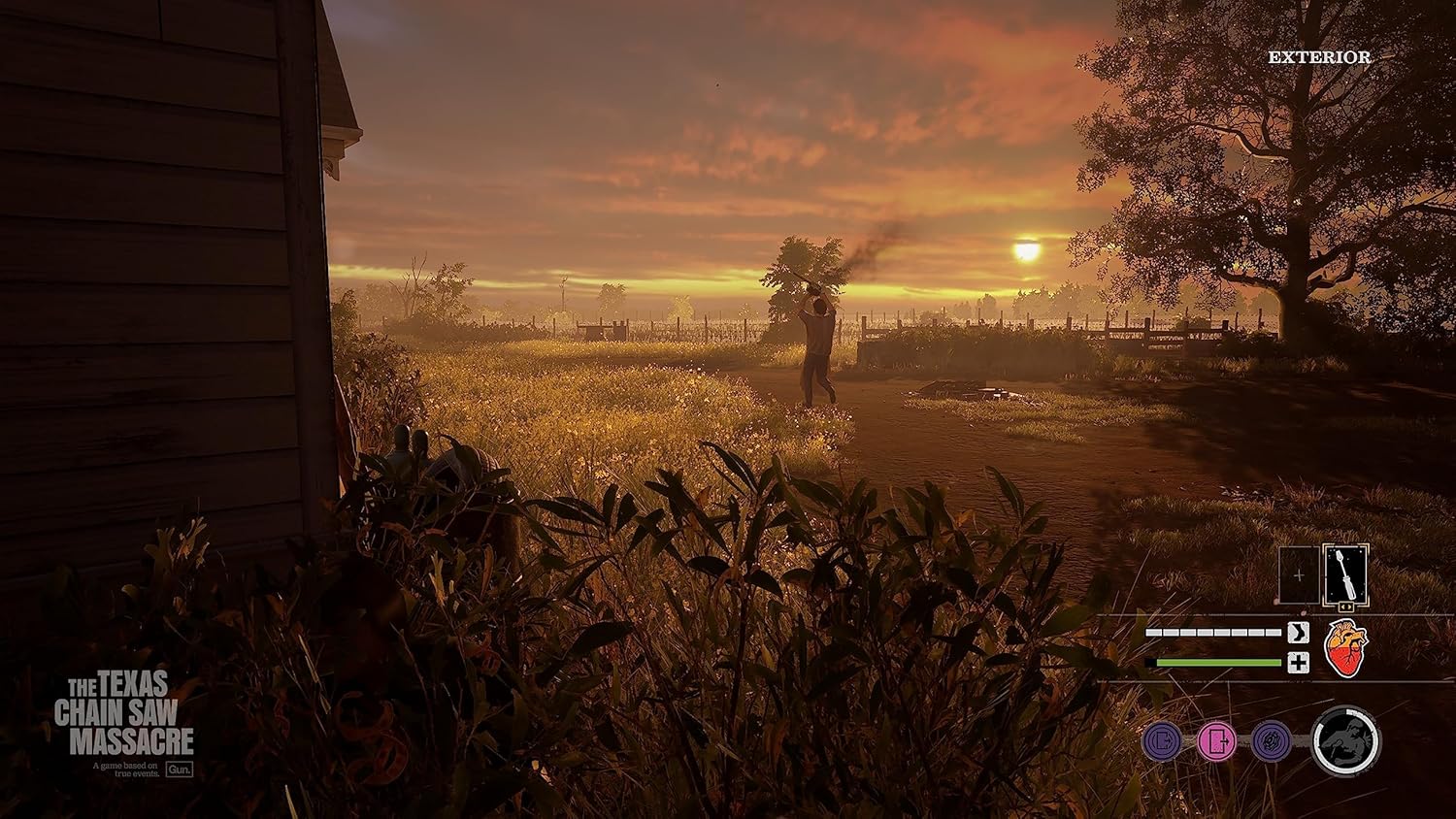This screenshot has height=819, width=1456.
Task: Click the purple rose perk icon
Action: pos(1269,742)
